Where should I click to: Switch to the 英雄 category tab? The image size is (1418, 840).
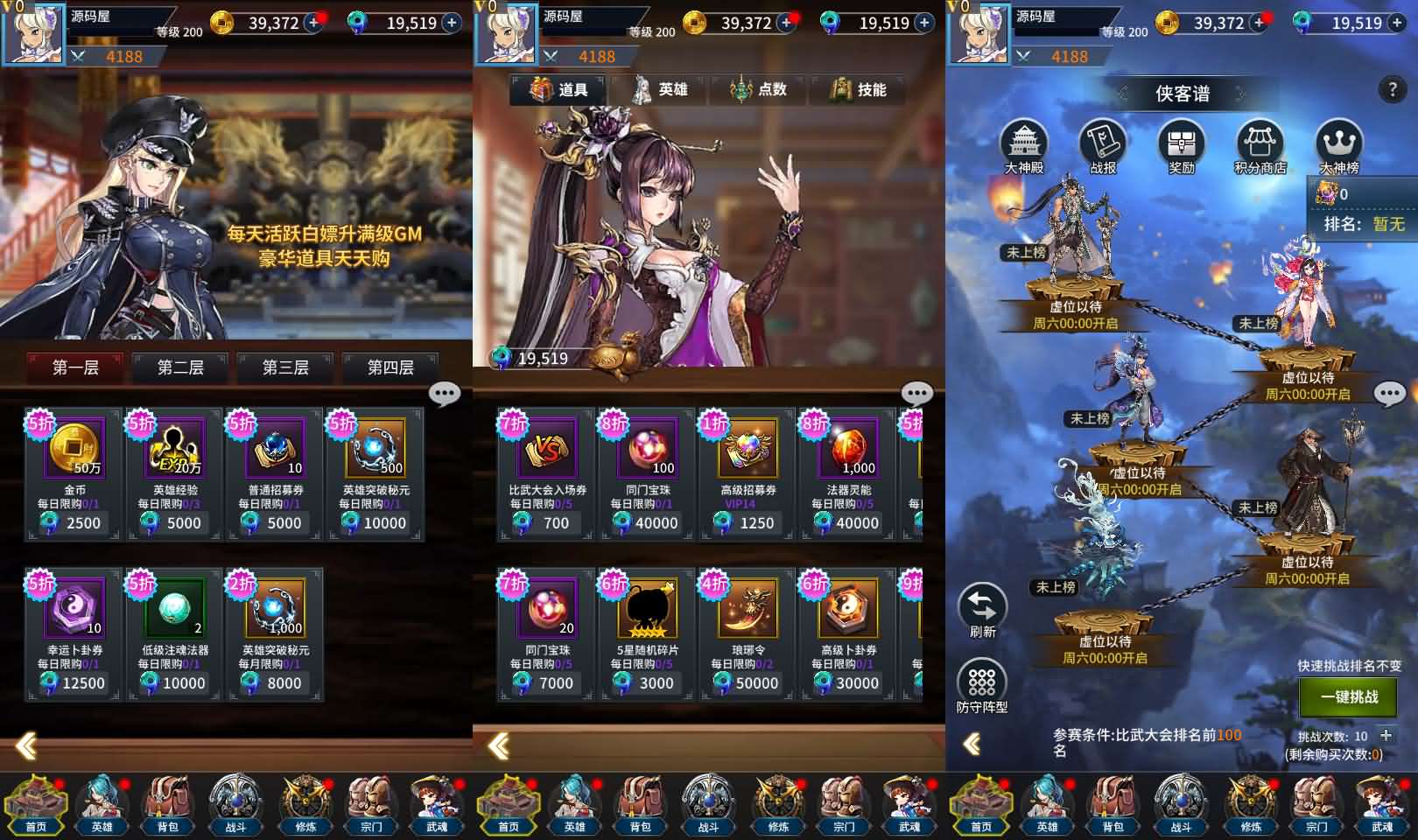coord(661,89)
